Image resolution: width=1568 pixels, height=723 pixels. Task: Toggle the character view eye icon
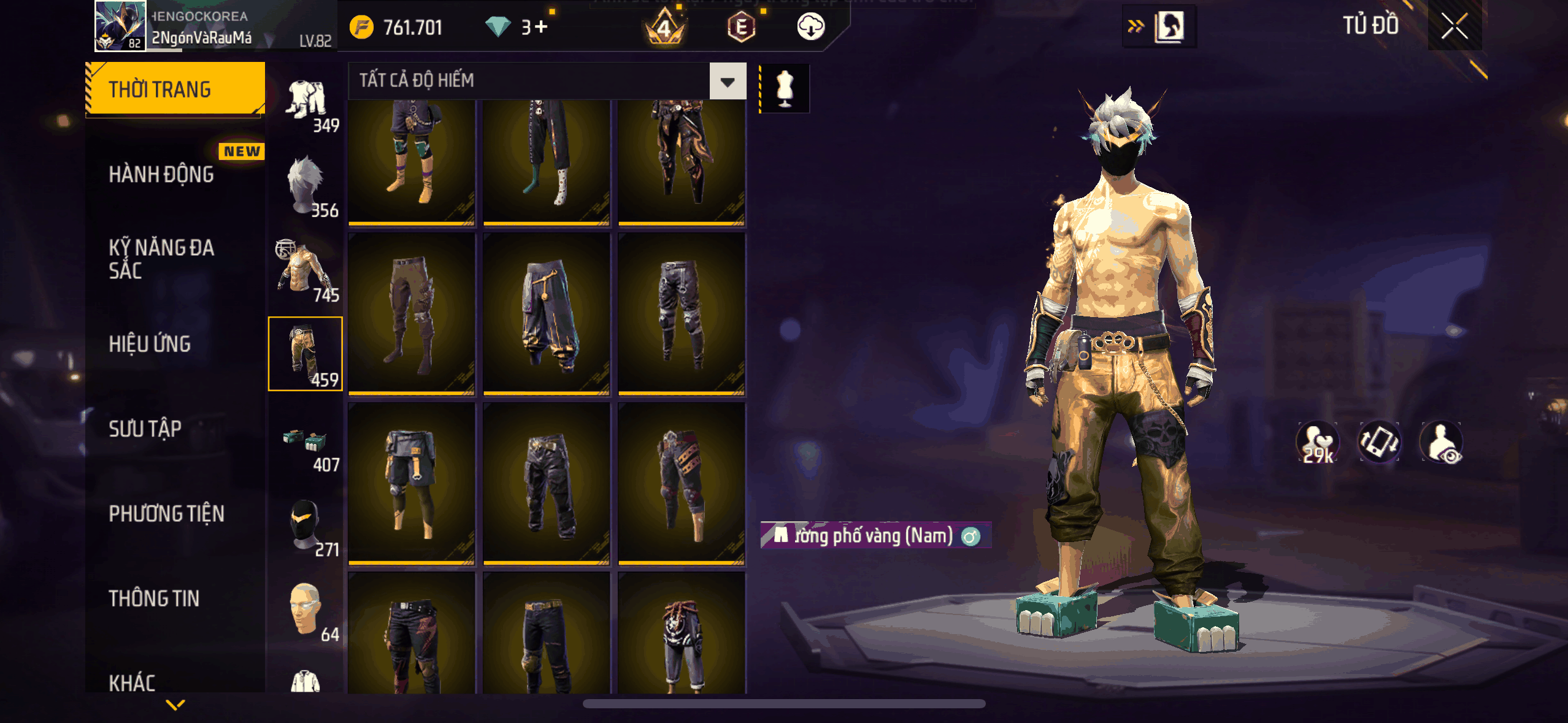[1442, 442]
